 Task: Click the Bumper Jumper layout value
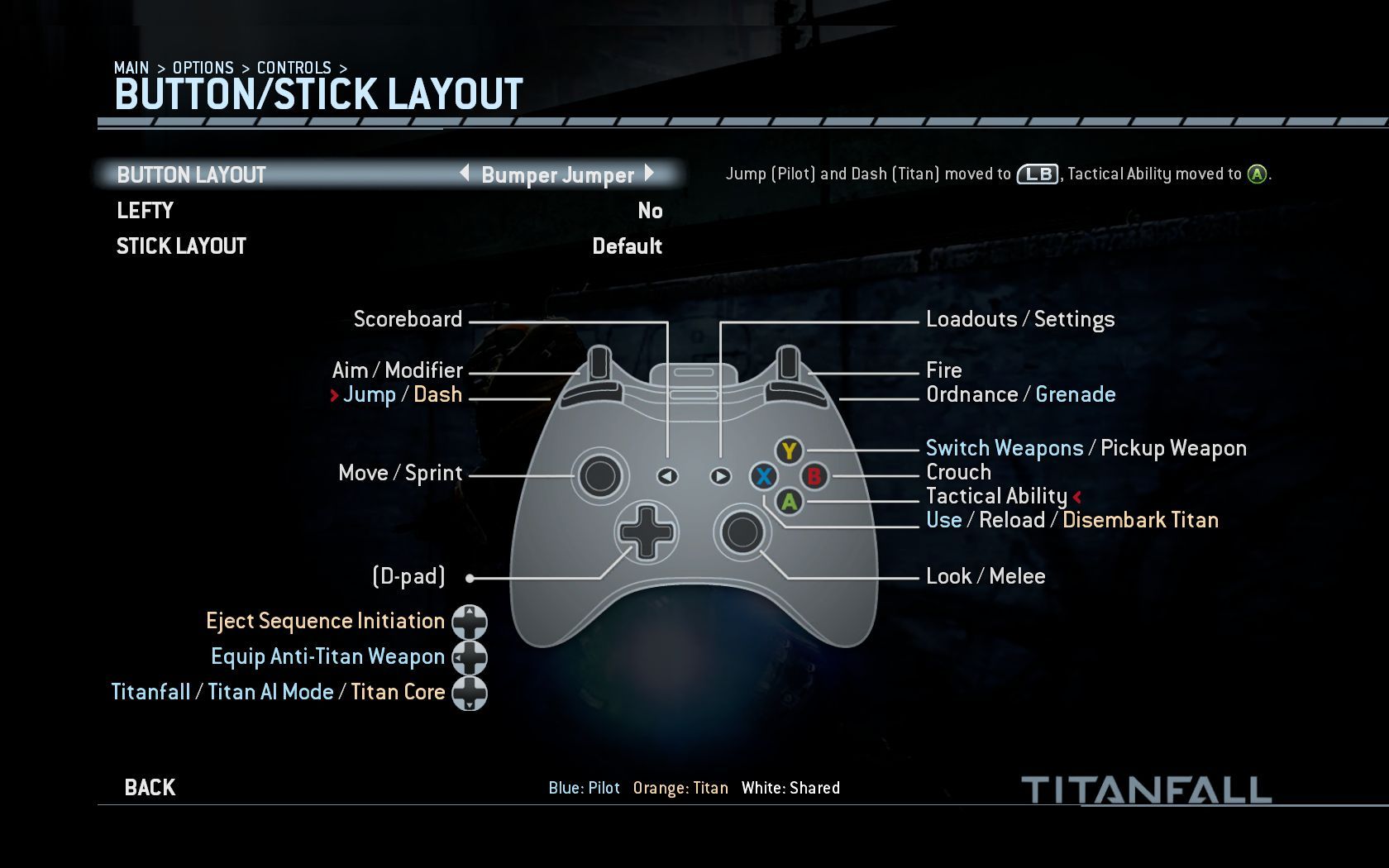(557, 175)
